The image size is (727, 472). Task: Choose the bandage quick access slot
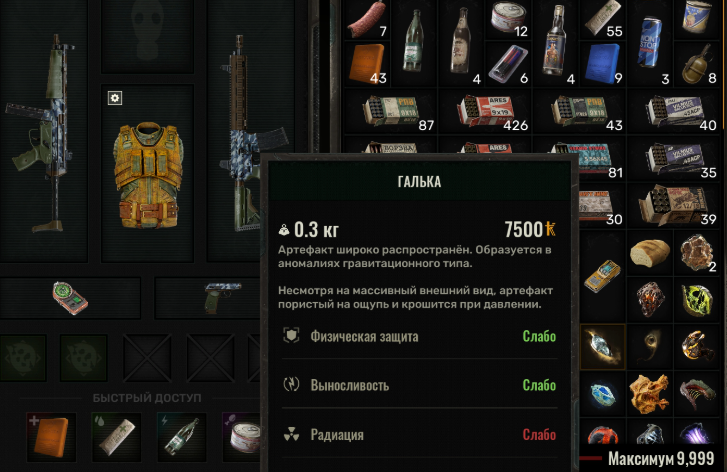coord(117,432)
